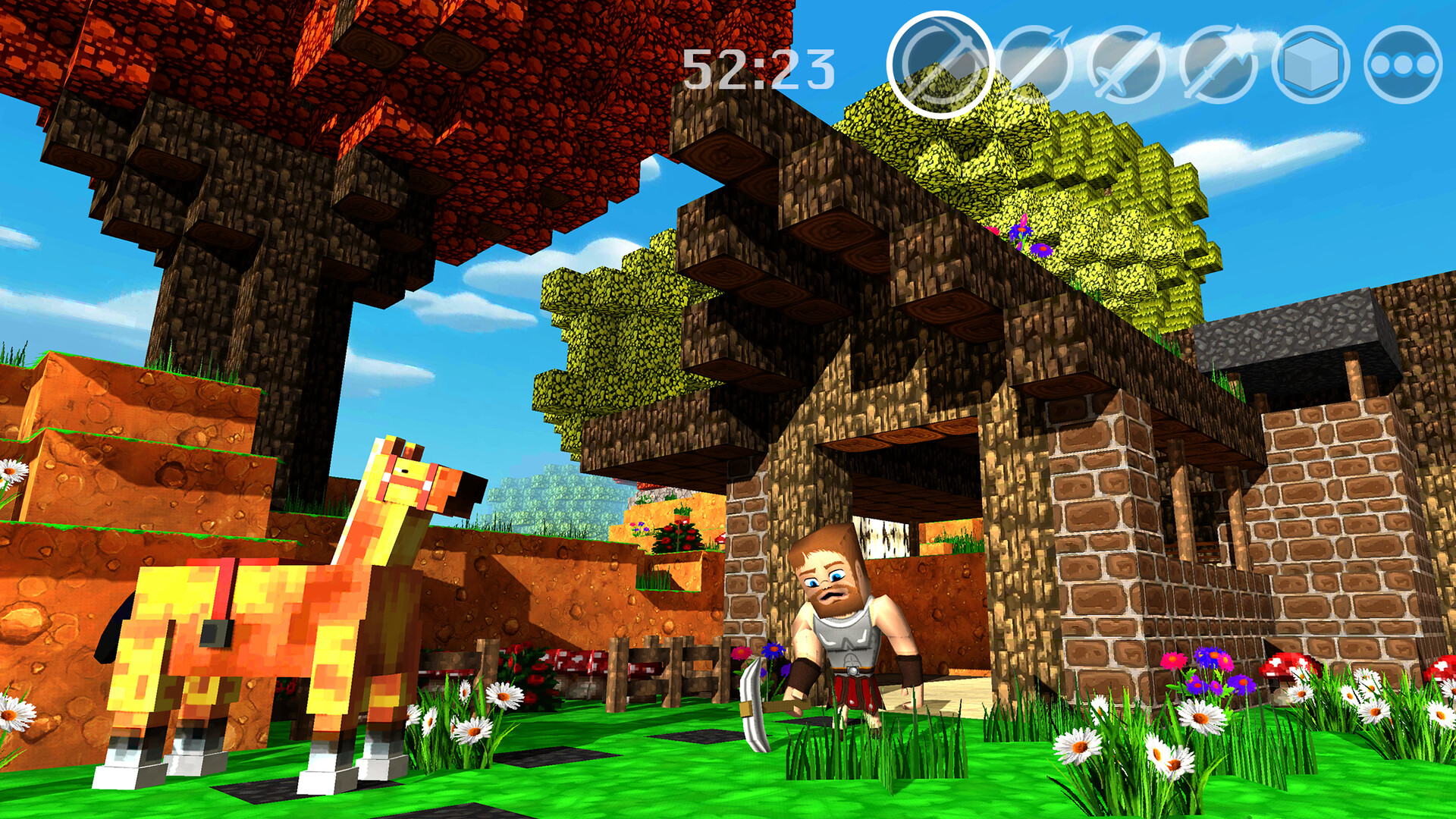Equip the arrow projectile icon
1456x819 pixels.
coord(1037,64)
